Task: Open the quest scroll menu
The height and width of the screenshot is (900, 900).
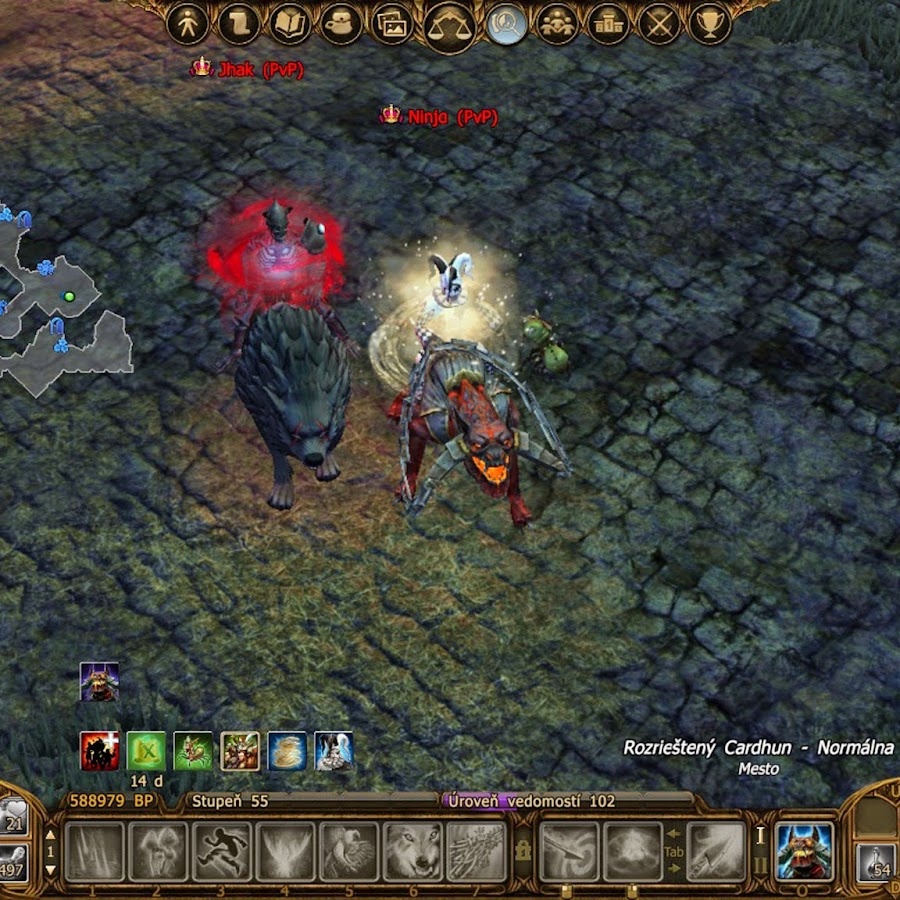Action: pos(238,24)
